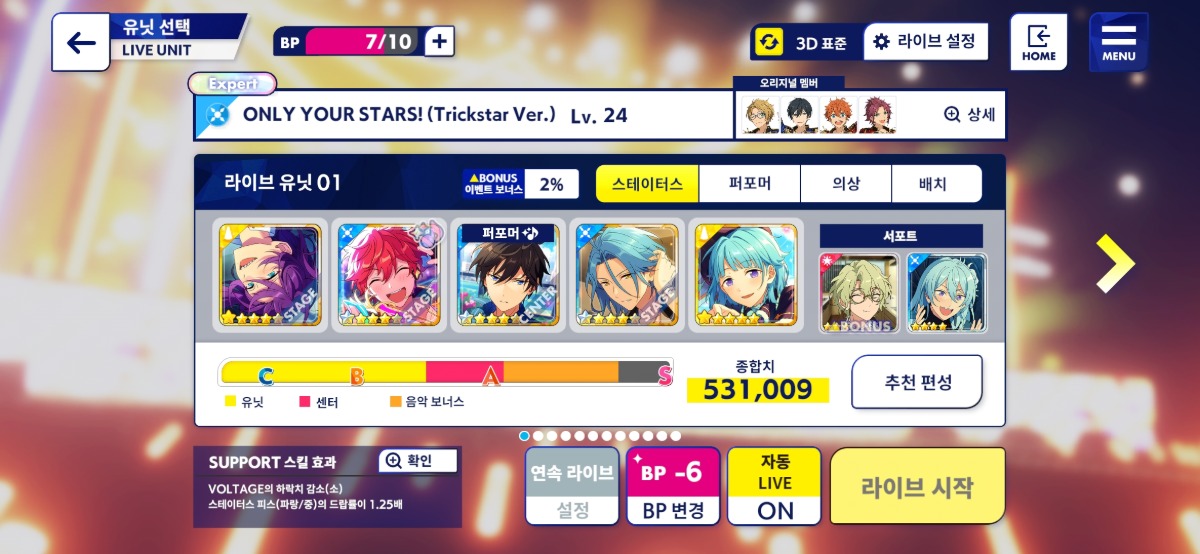Viewport: 1200px width, 554px height.
Task: Open 라이브 설정 live settings
Action: tap(925, 41)
